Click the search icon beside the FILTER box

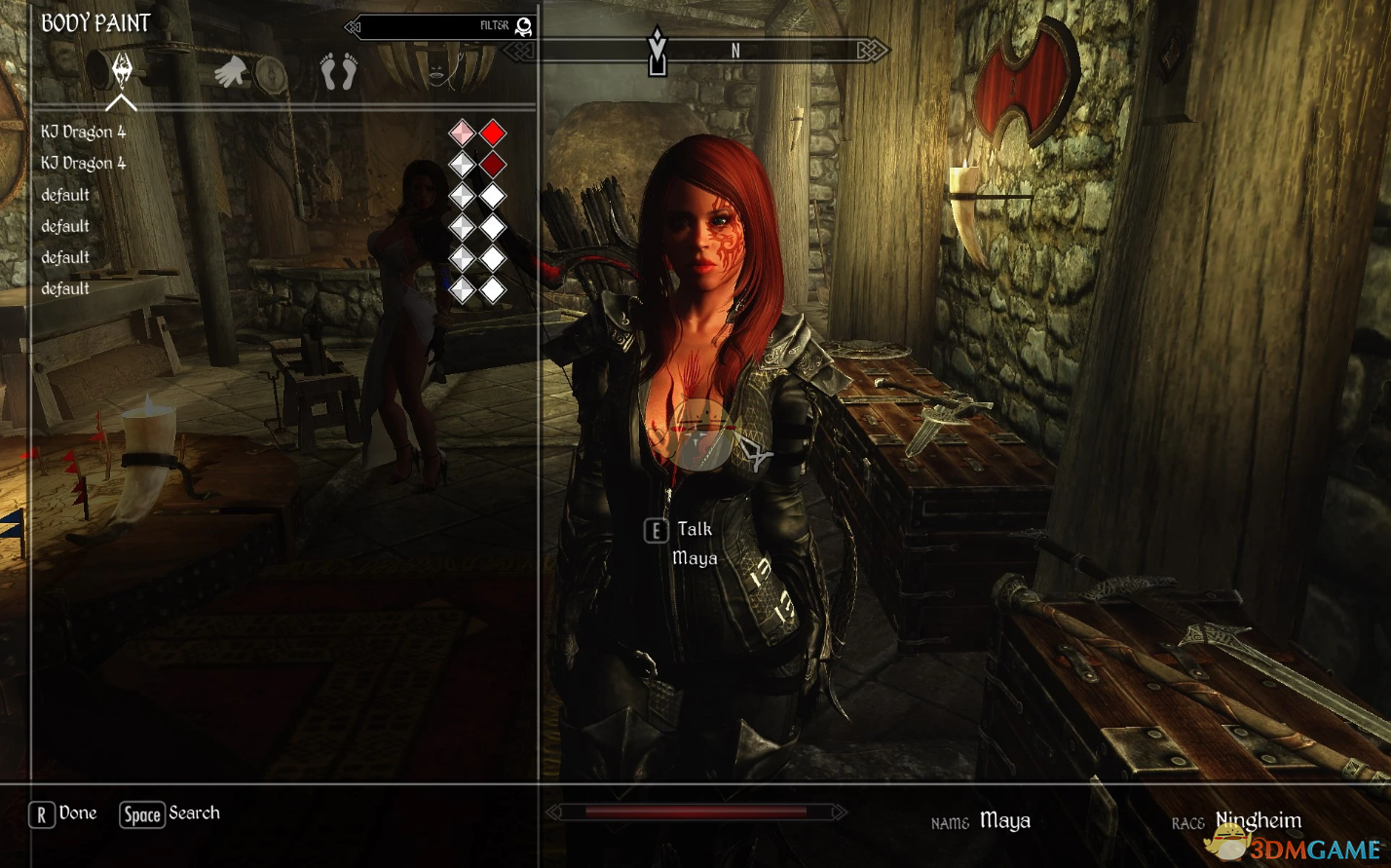tap(522, 26)
